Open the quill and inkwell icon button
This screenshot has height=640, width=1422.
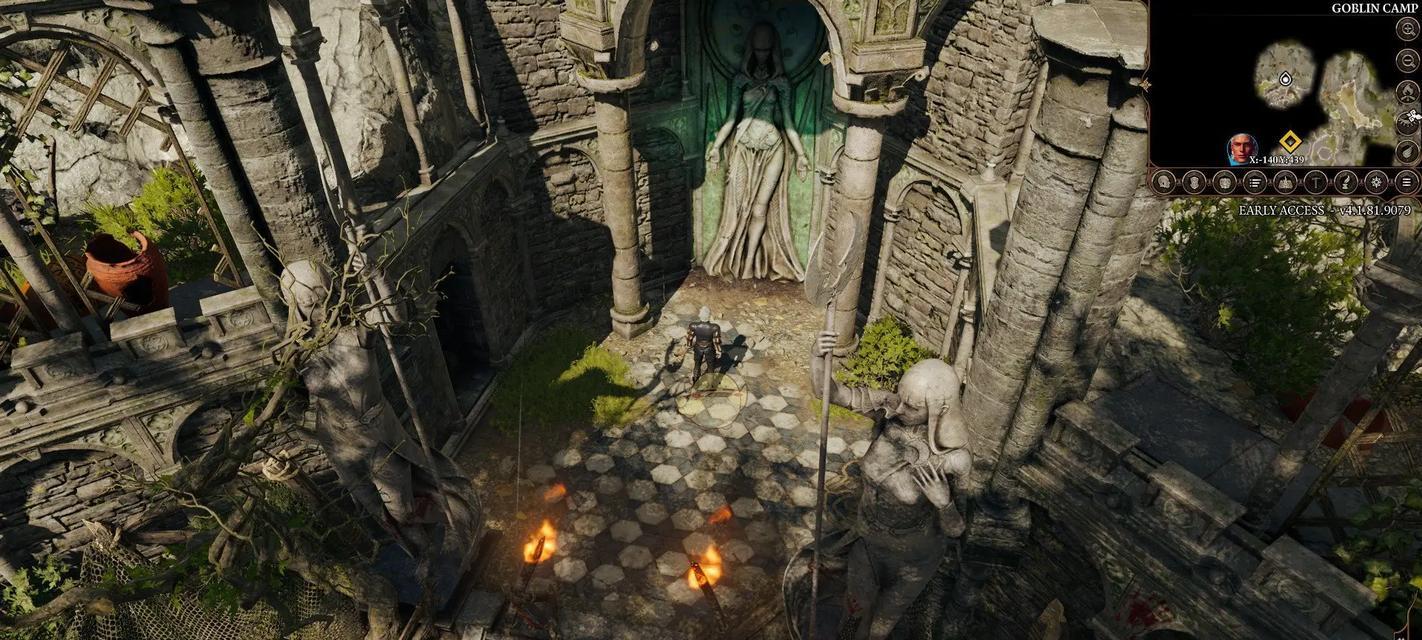(x=1347, y=182)
